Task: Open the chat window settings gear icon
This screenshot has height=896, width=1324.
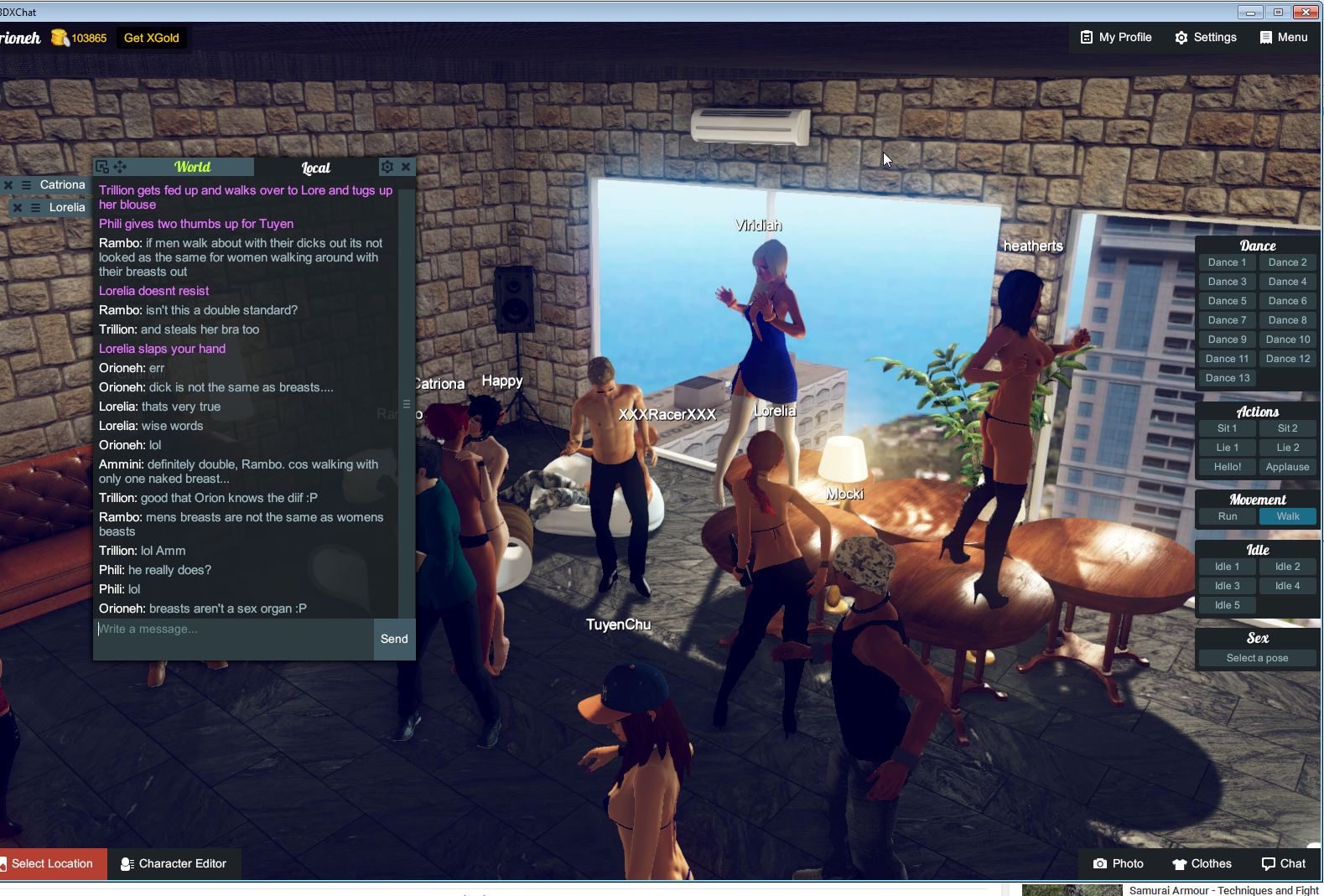Action: click(387, 167)
